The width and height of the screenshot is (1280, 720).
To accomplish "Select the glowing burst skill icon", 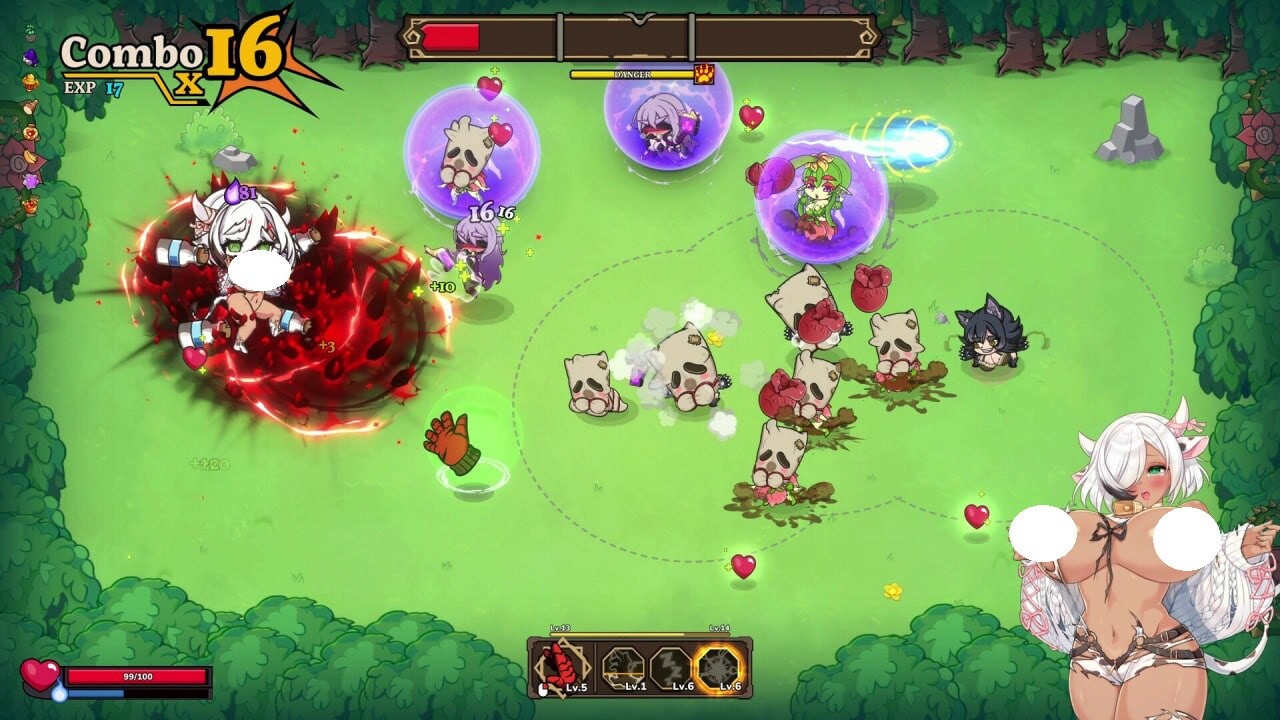I will click(720, 669).
